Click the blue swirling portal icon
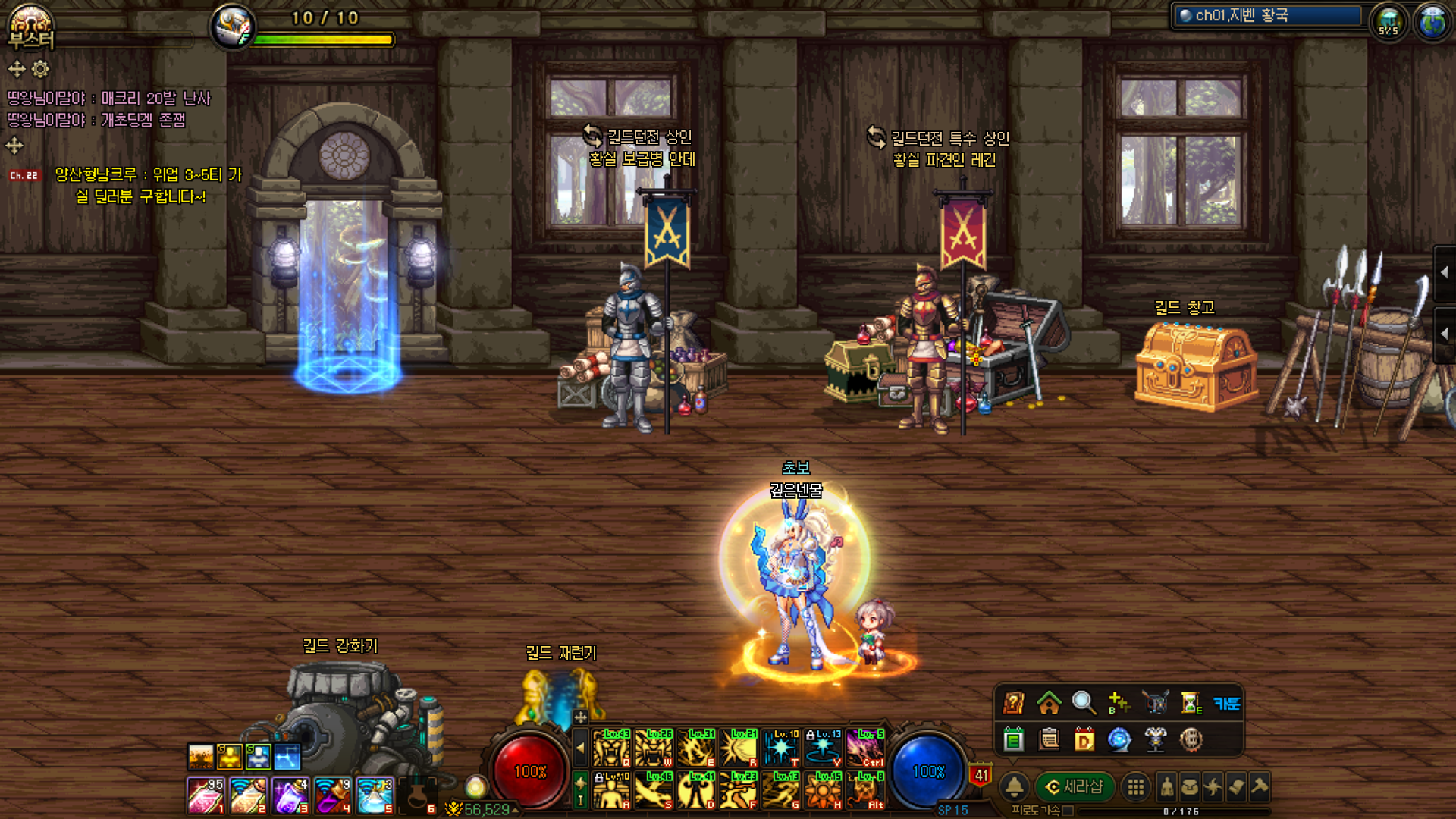 click(1119, 739)
